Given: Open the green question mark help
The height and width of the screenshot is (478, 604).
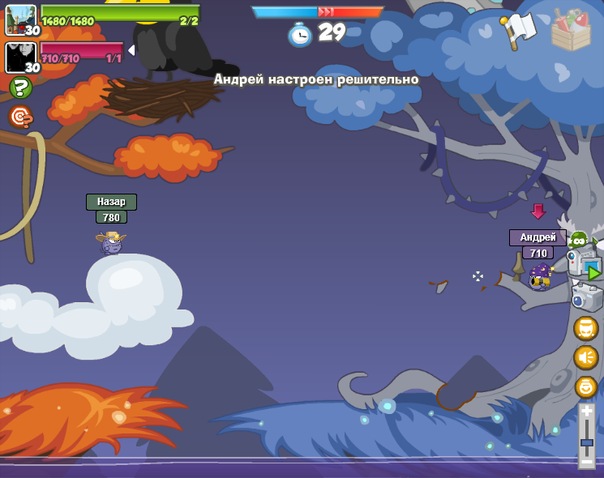Looking at the screenshot, I should 20,88.
